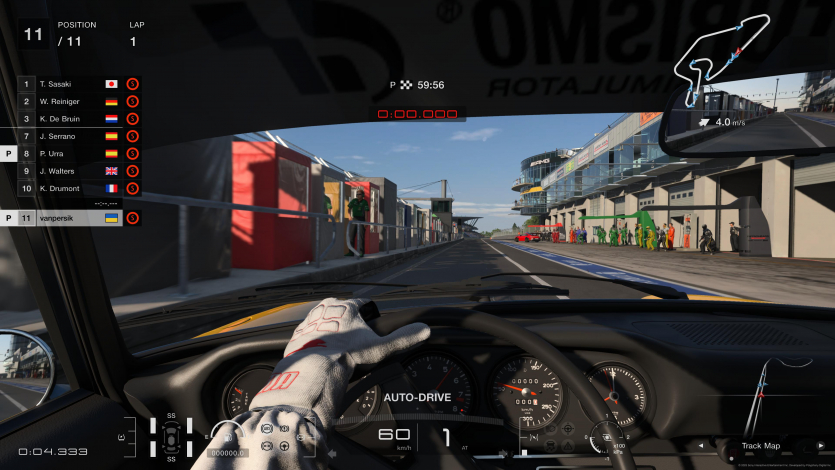
Task: Click the Track Map display label
Action: point(760,446)
